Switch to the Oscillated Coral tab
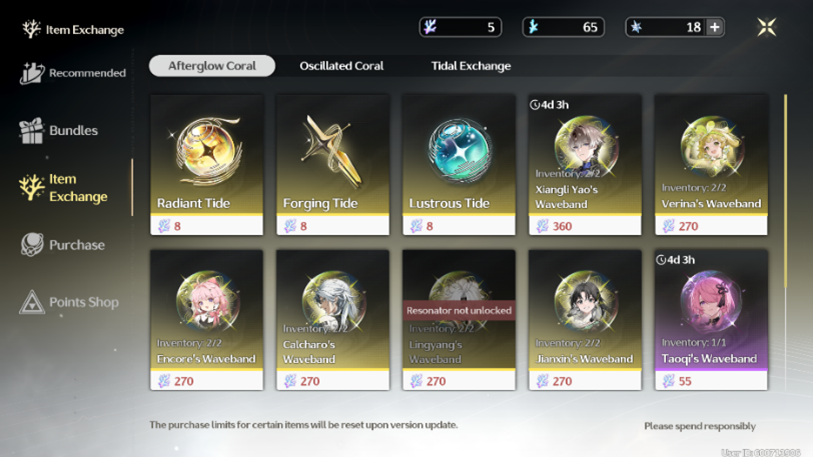Image resolution: width=813 pixels, height=457 pixels. point(341,66)
